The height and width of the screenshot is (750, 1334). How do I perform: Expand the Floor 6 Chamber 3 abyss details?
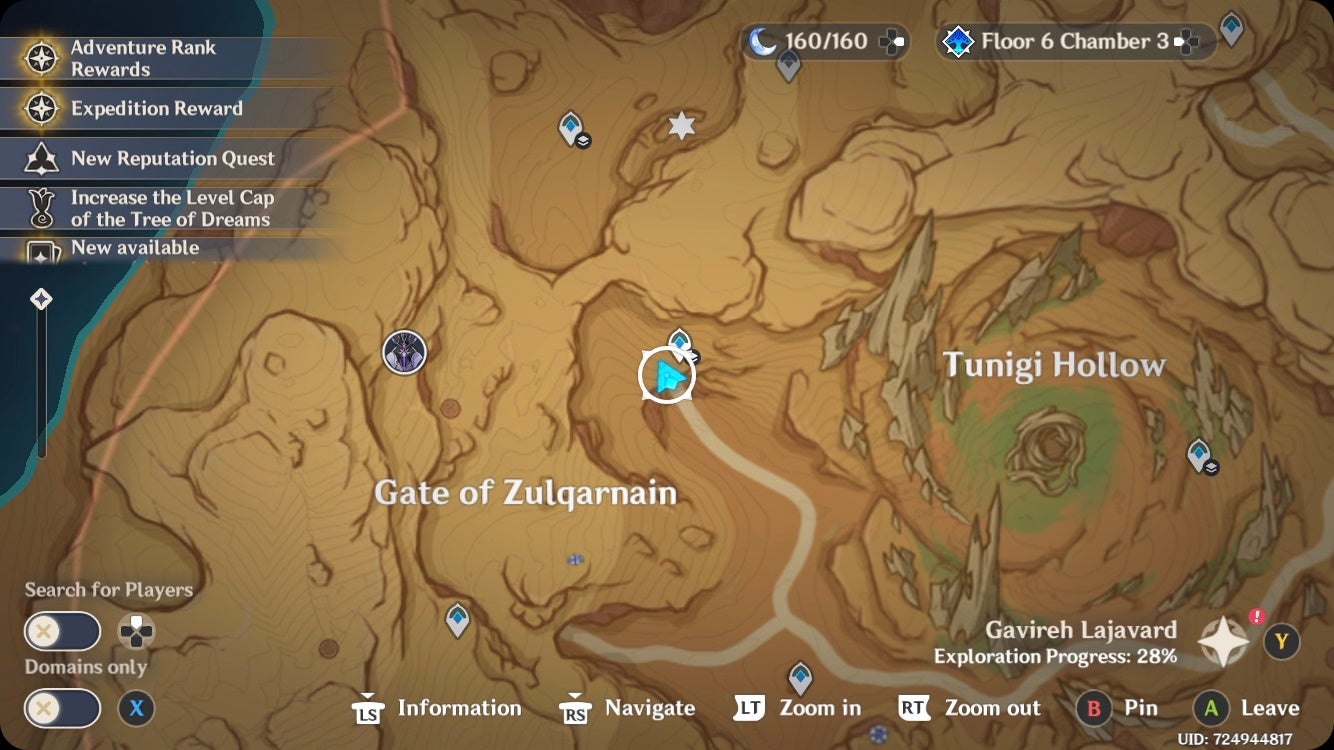[x=1186, y=41]
